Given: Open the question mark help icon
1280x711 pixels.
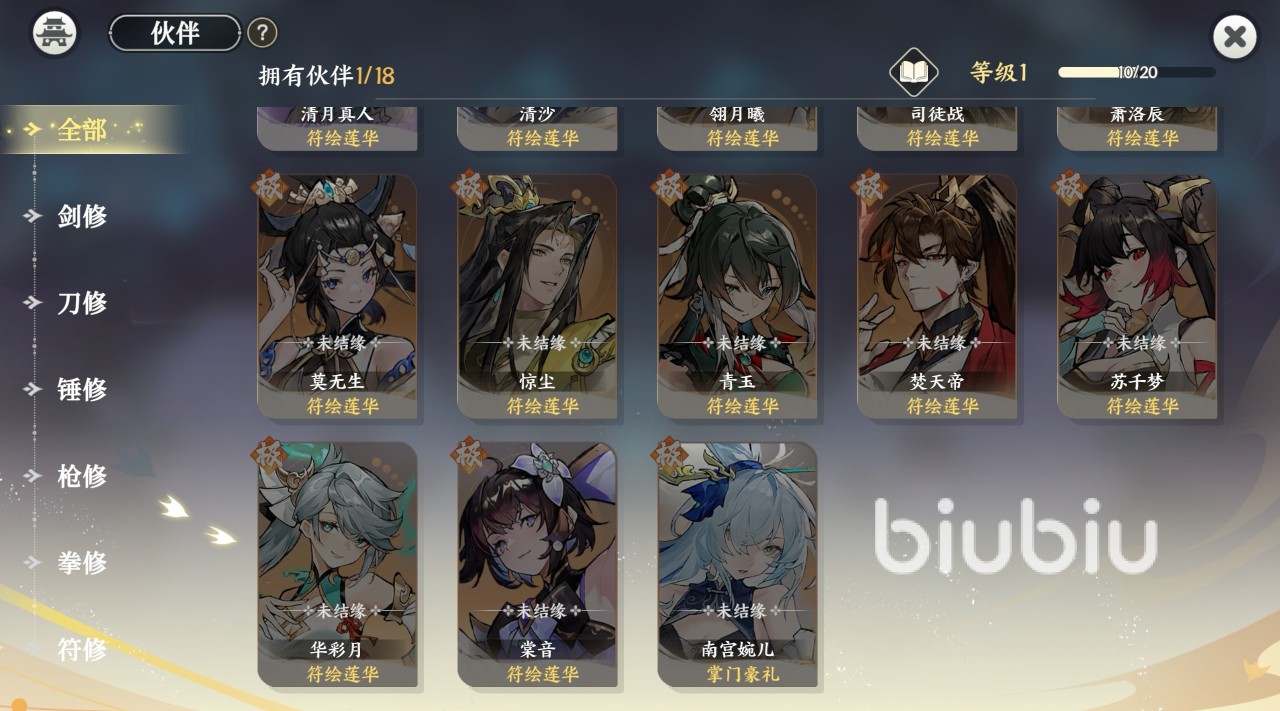Looking at the screenshot, I should [262, 33].
